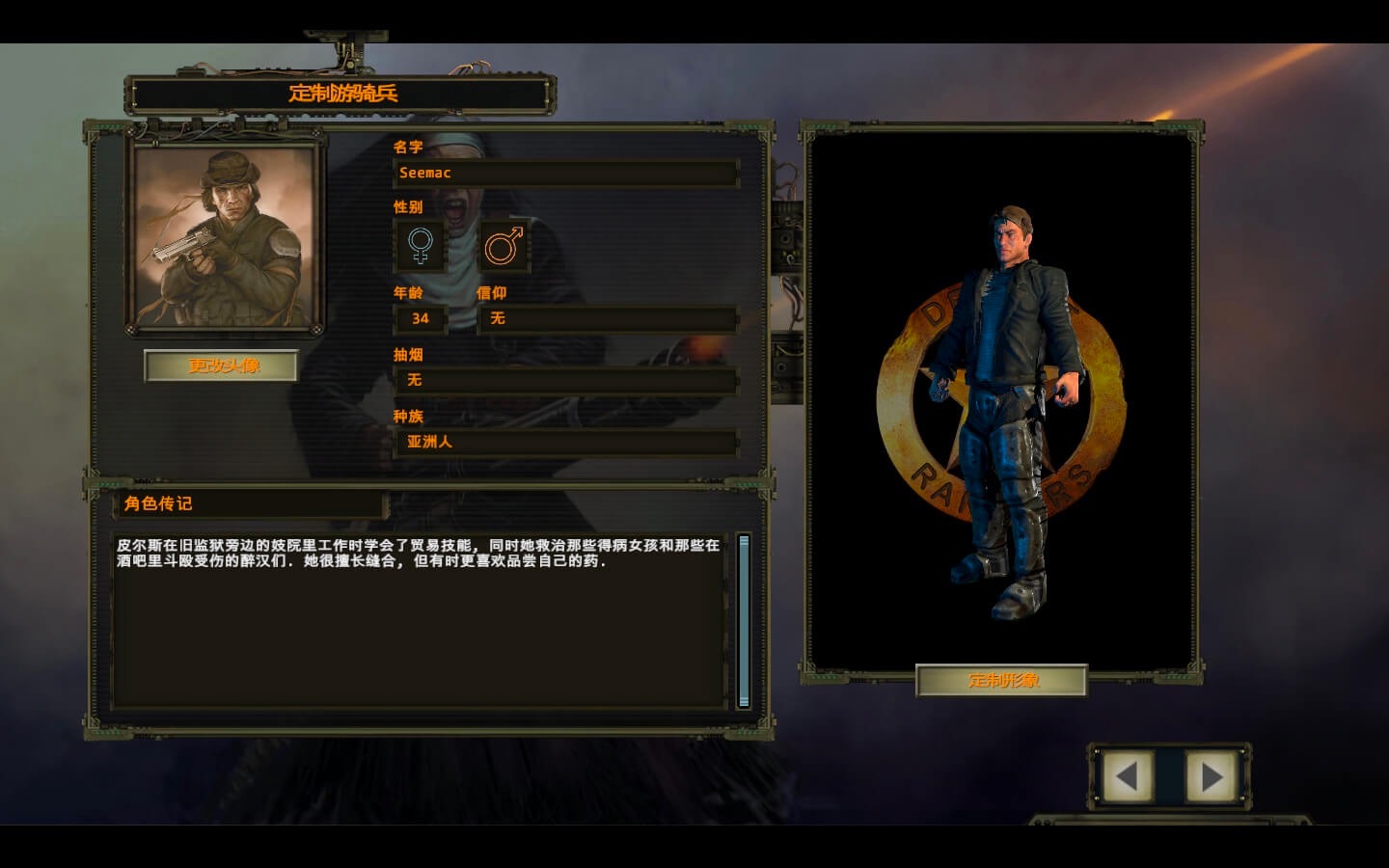Edit the age field showing 34

coord(421,318)
